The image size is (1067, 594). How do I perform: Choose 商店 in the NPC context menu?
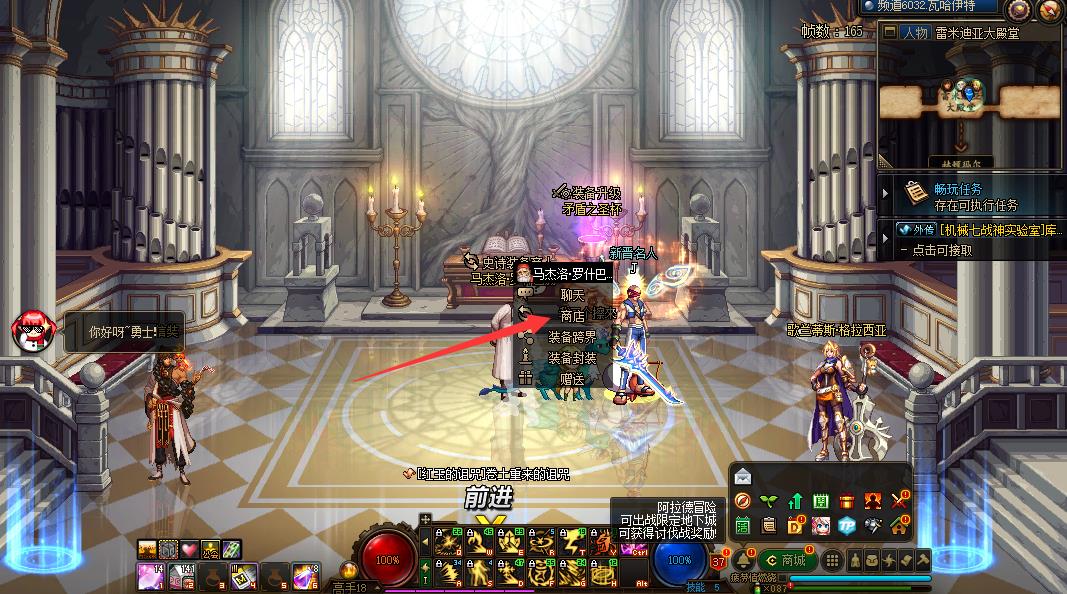coord(572,316)
